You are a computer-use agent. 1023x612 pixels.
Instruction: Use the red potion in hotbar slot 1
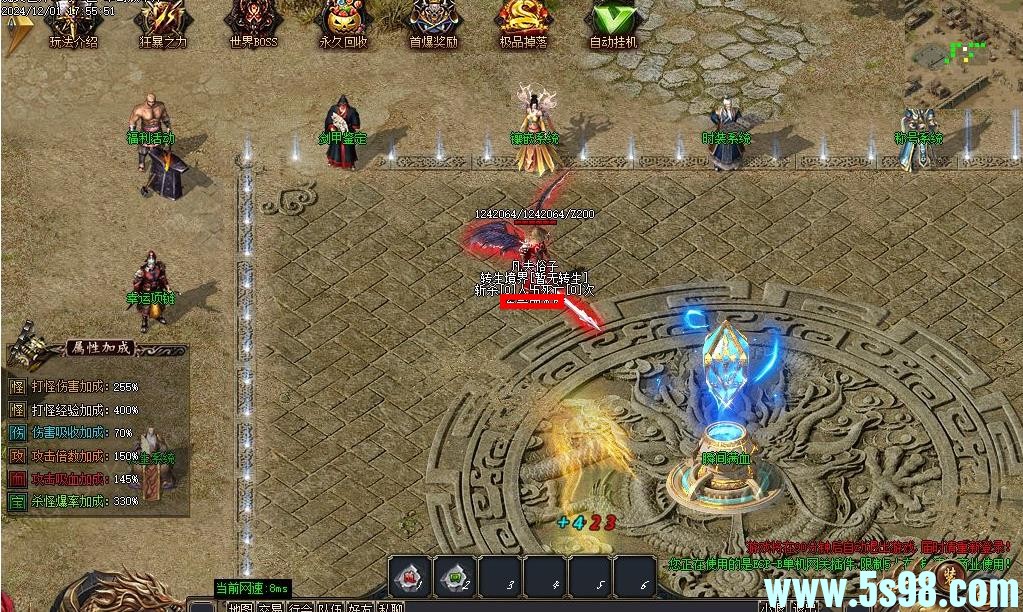pyautogui.click(x=410, y=575)
